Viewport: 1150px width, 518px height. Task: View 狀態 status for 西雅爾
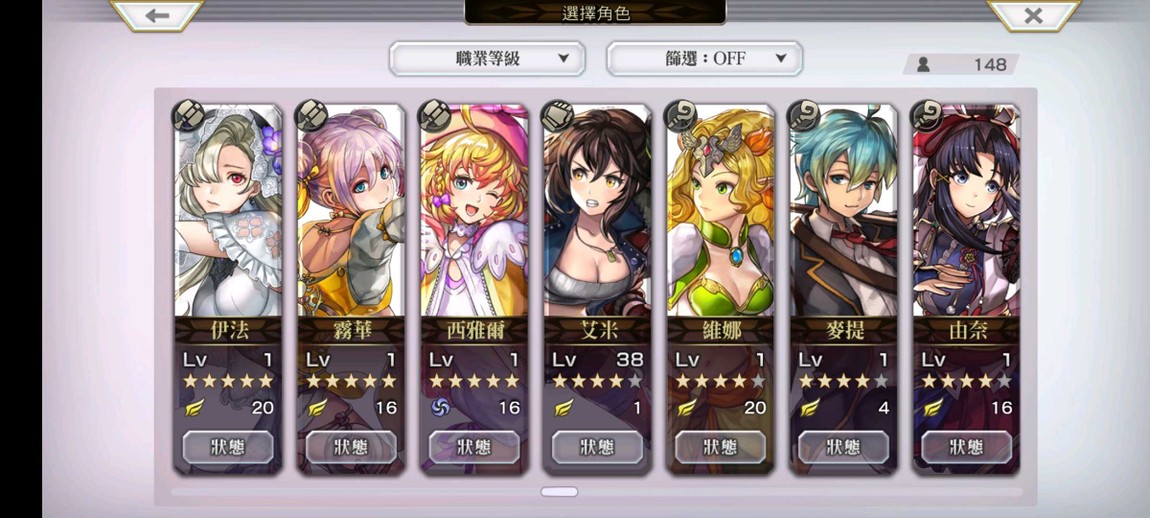pos(474,447)
